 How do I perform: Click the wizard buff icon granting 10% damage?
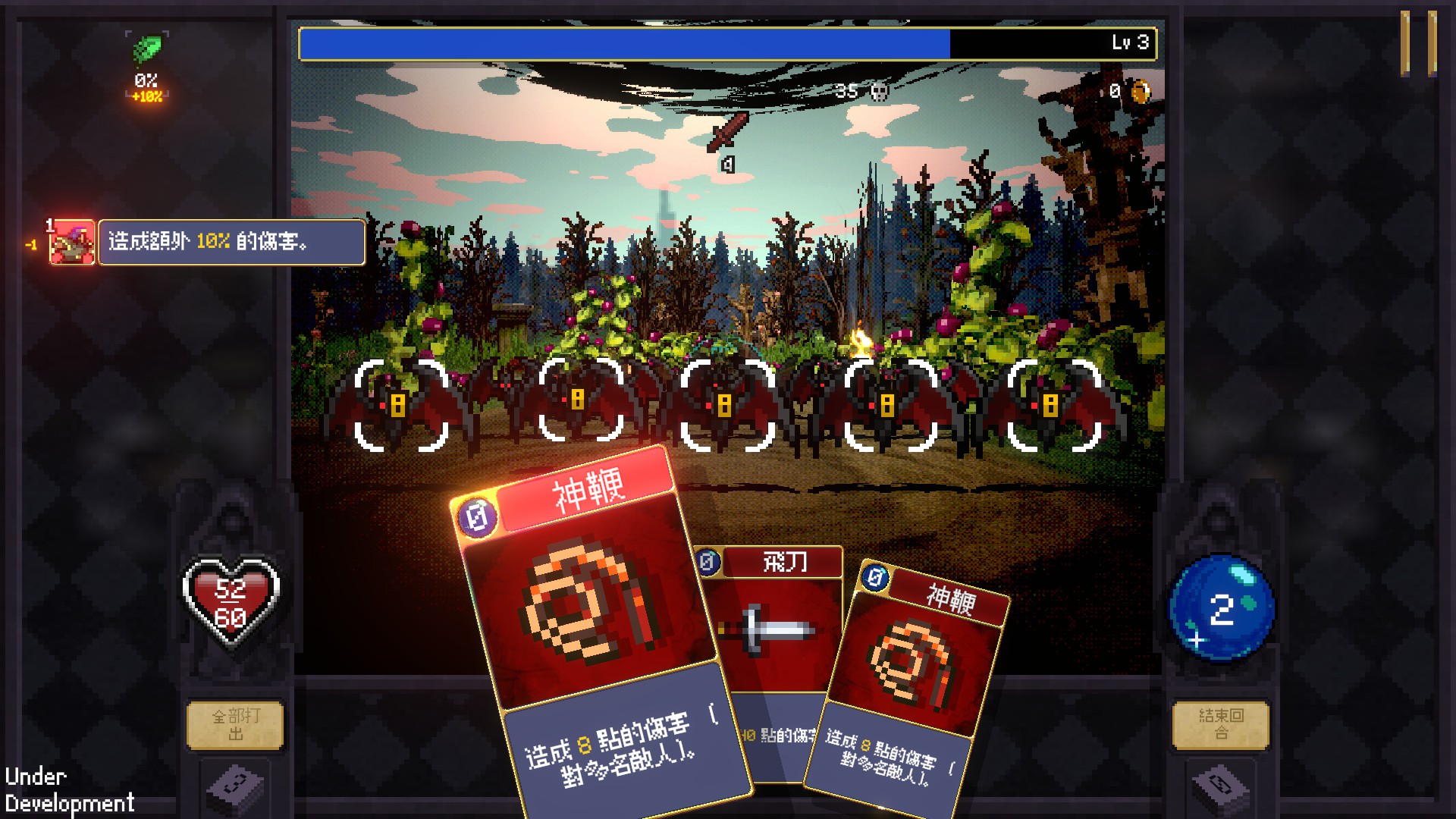[72, 243]
